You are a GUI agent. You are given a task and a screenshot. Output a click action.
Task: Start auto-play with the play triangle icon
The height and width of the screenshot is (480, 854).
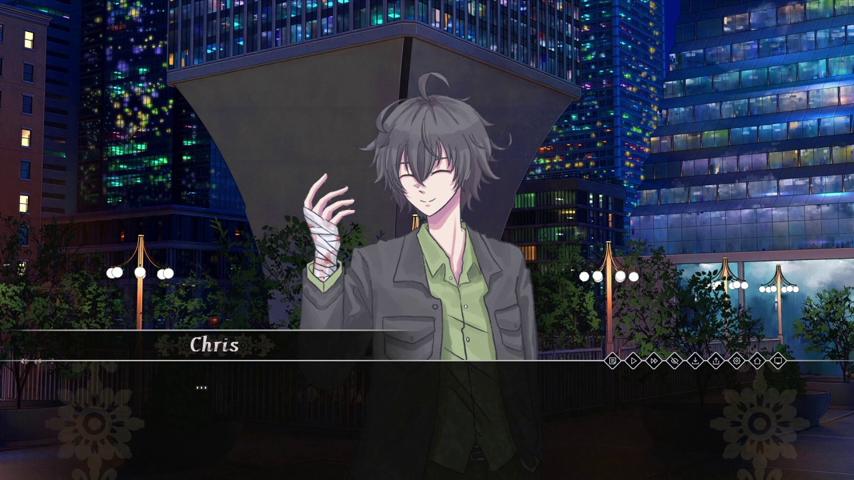tap(634, 361)
